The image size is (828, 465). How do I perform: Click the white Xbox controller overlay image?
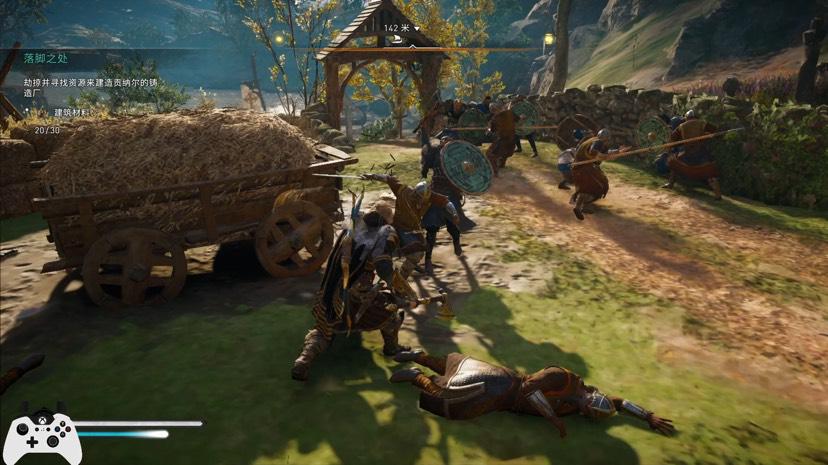[42, 437]
